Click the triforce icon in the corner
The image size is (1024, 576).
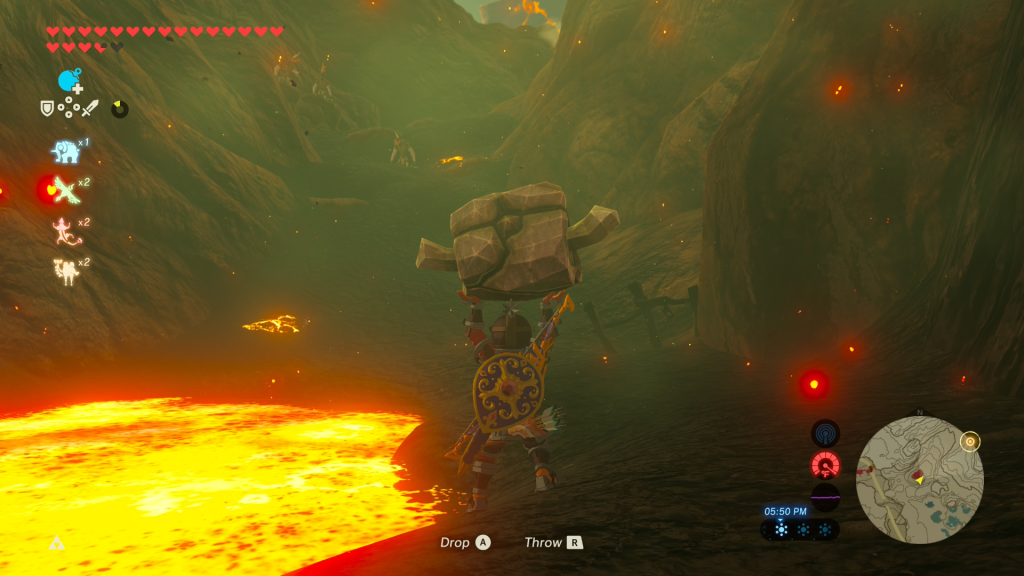57,543
